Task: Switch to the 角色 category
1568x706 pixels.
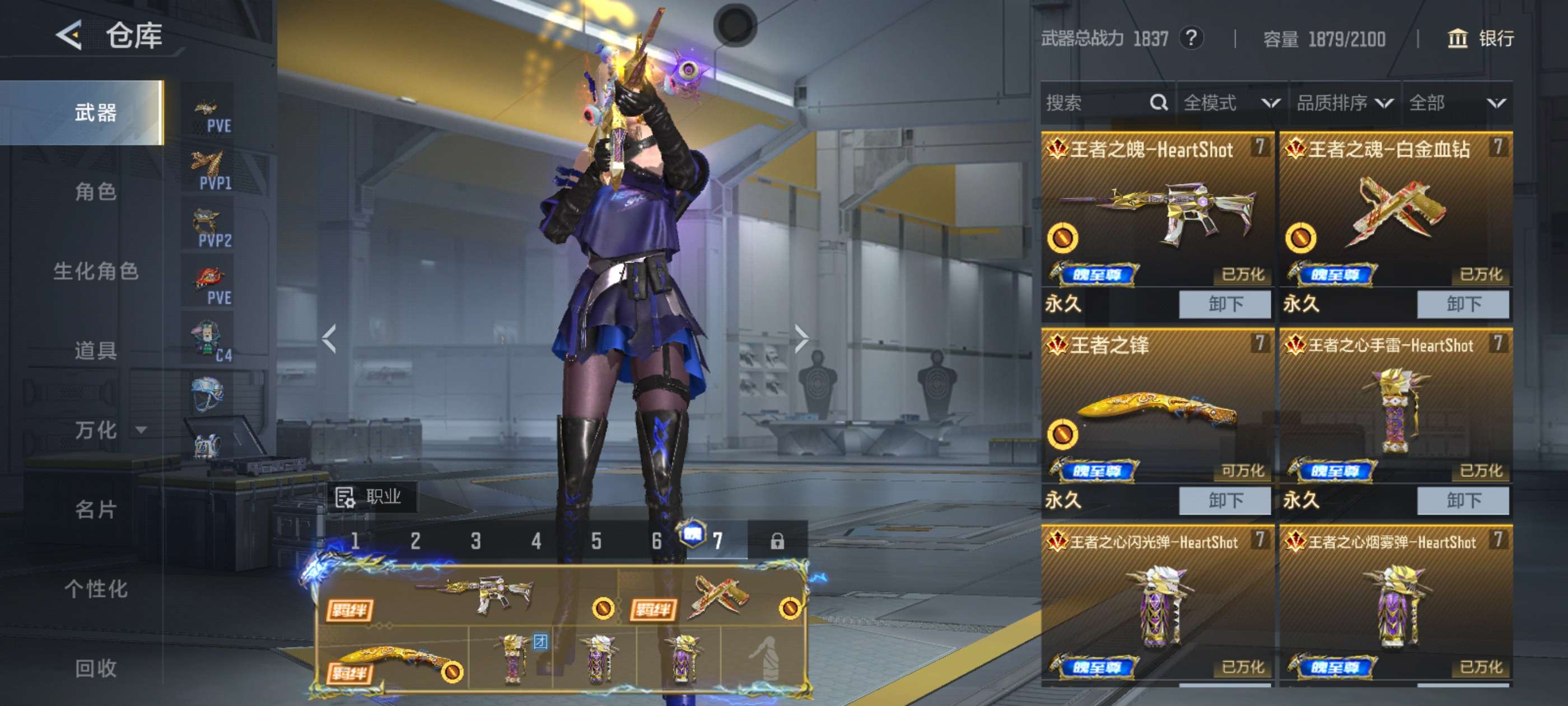Action: (x=96, y=192)
